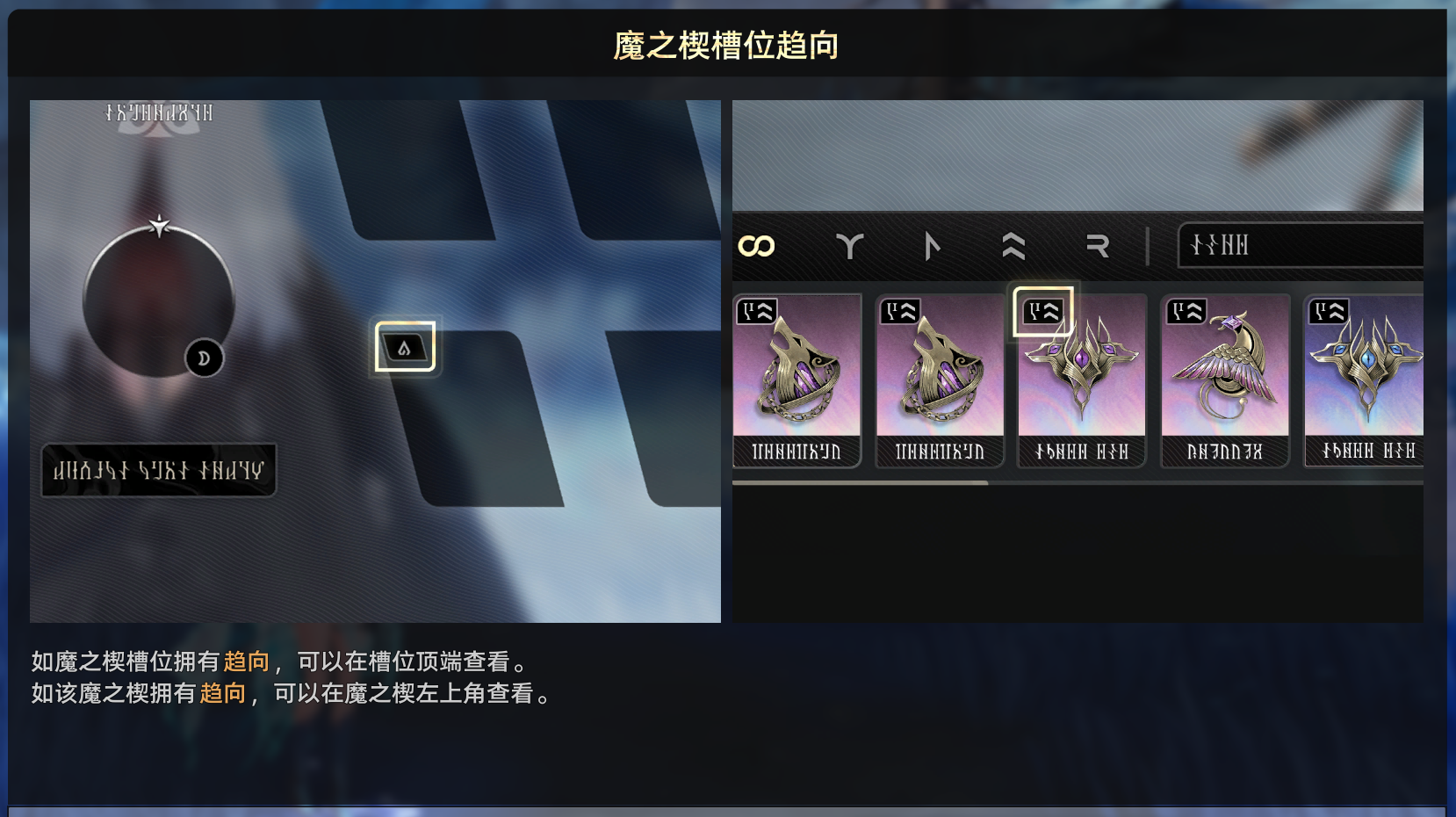Toggle the trend badge on the first wolf materia
This screenshot has height=817, width=1456.
[x=757, y=311]
